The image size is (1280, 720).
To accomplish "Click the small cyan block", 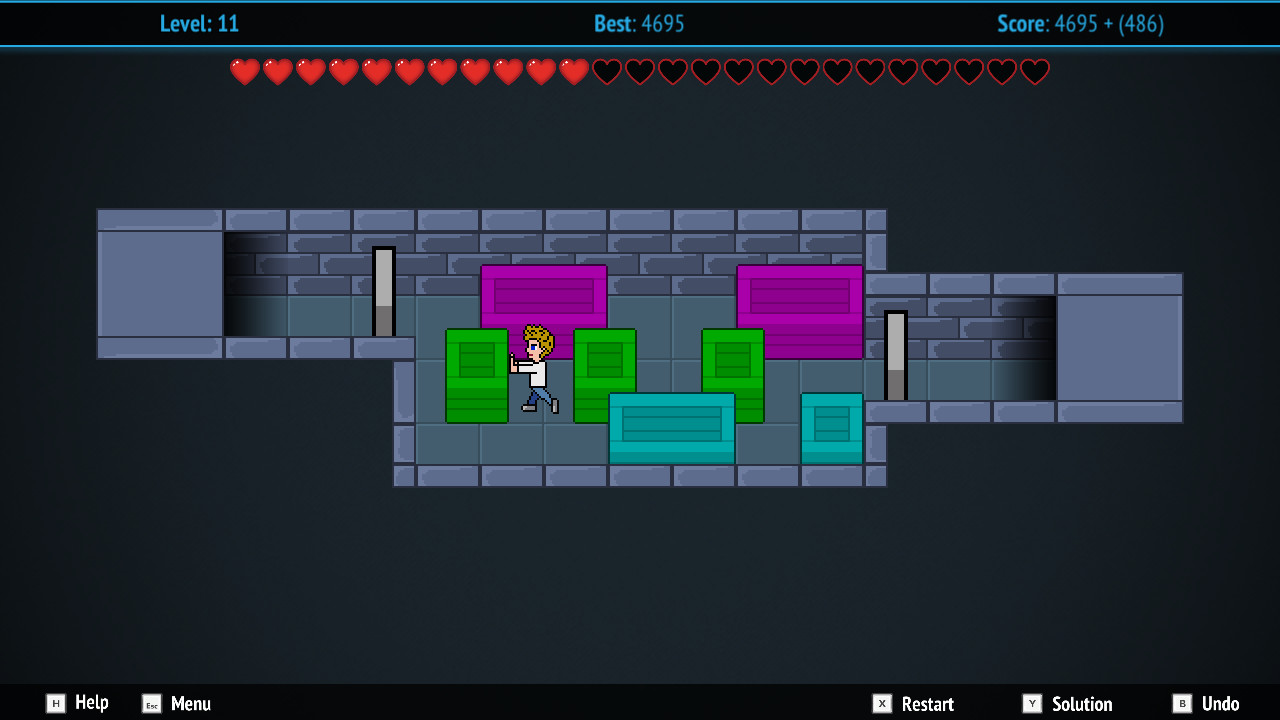I will (832, 429).
